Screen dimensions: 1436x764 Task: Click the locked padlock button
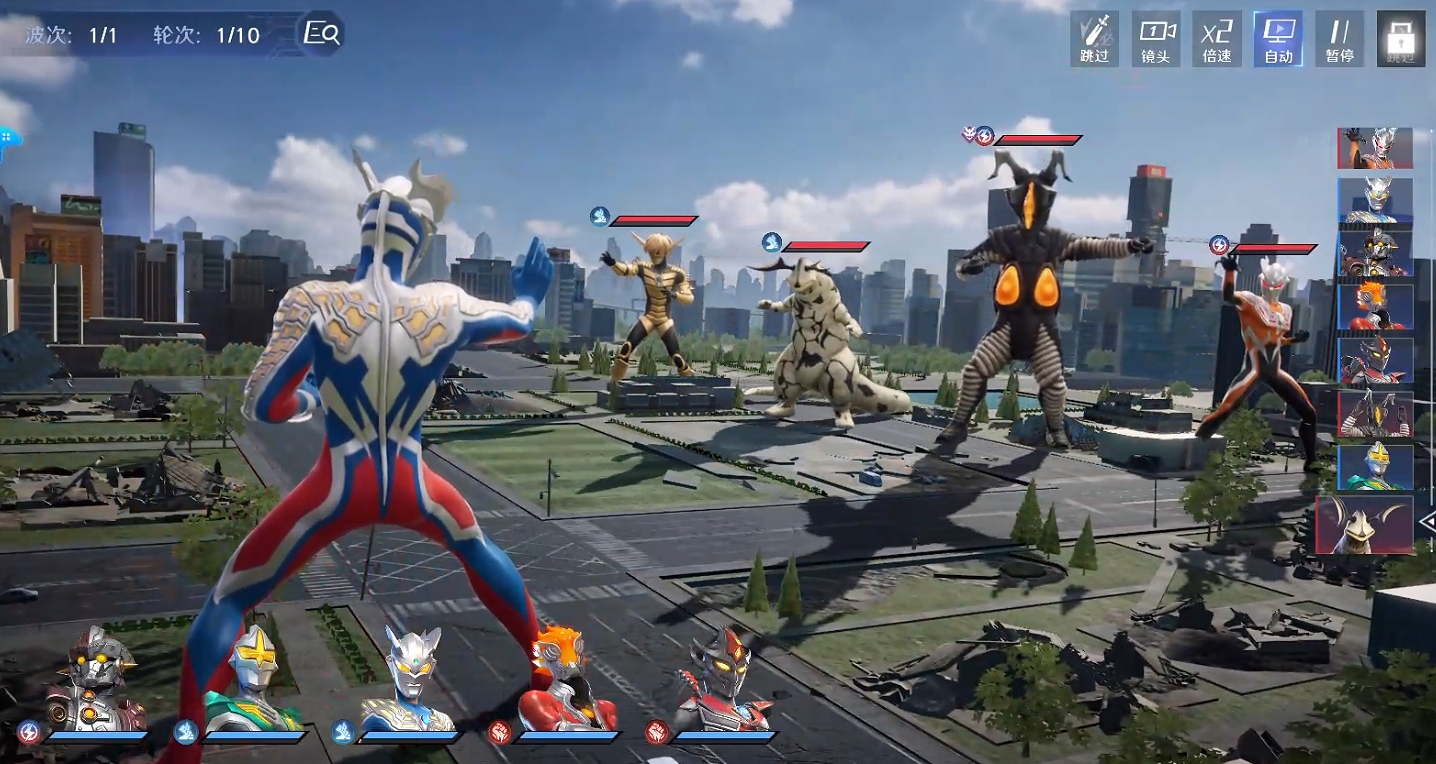pos(1400,39)
